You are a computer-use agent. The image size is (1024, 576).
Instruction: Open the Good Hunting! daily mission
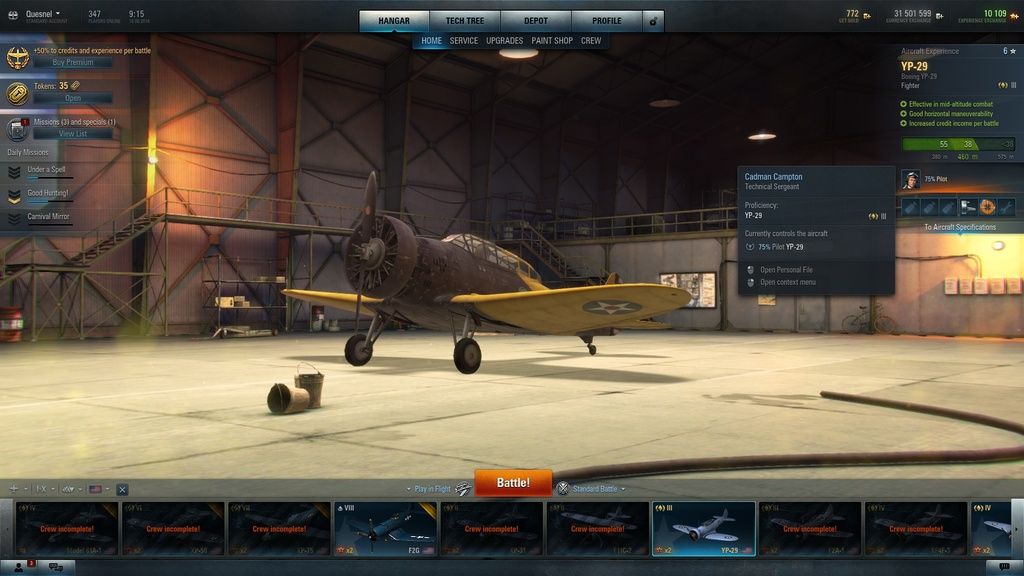(47, 193)
